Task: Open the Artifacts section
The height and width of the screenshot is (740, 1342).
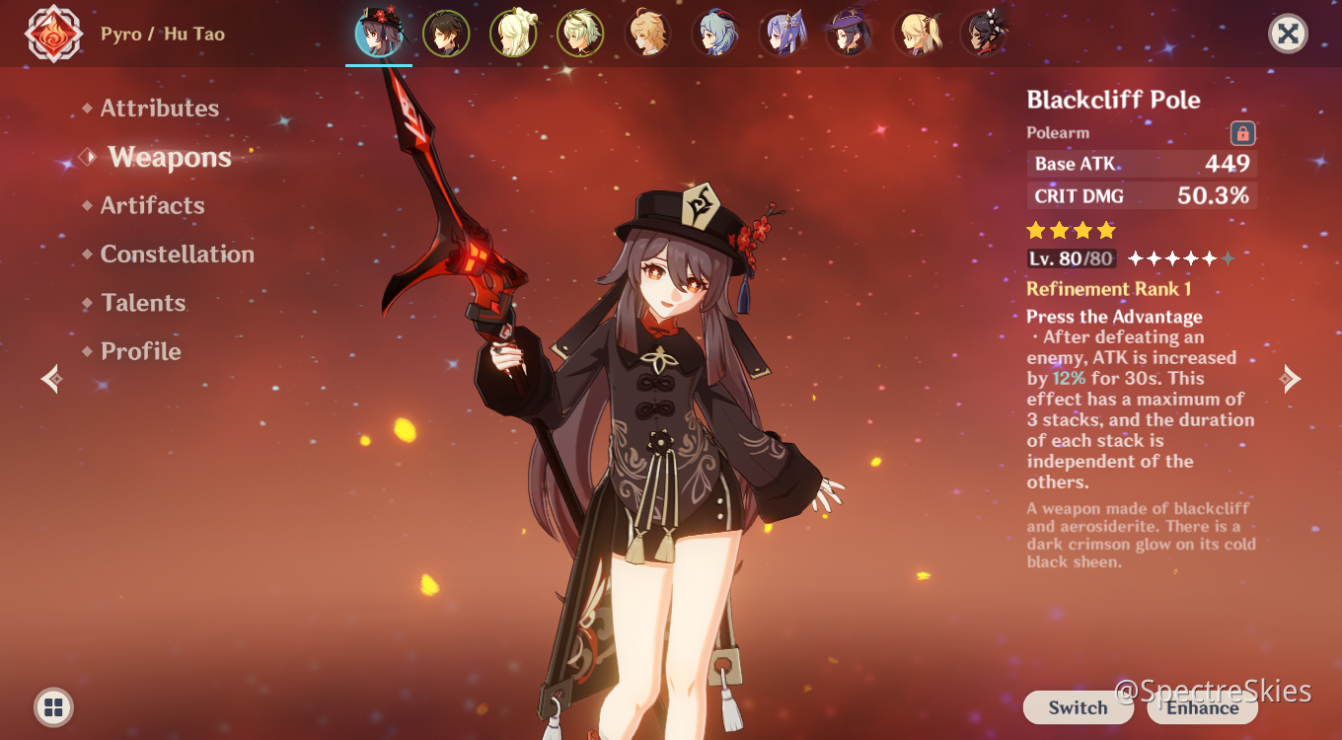Action: [x=152, y=205]
